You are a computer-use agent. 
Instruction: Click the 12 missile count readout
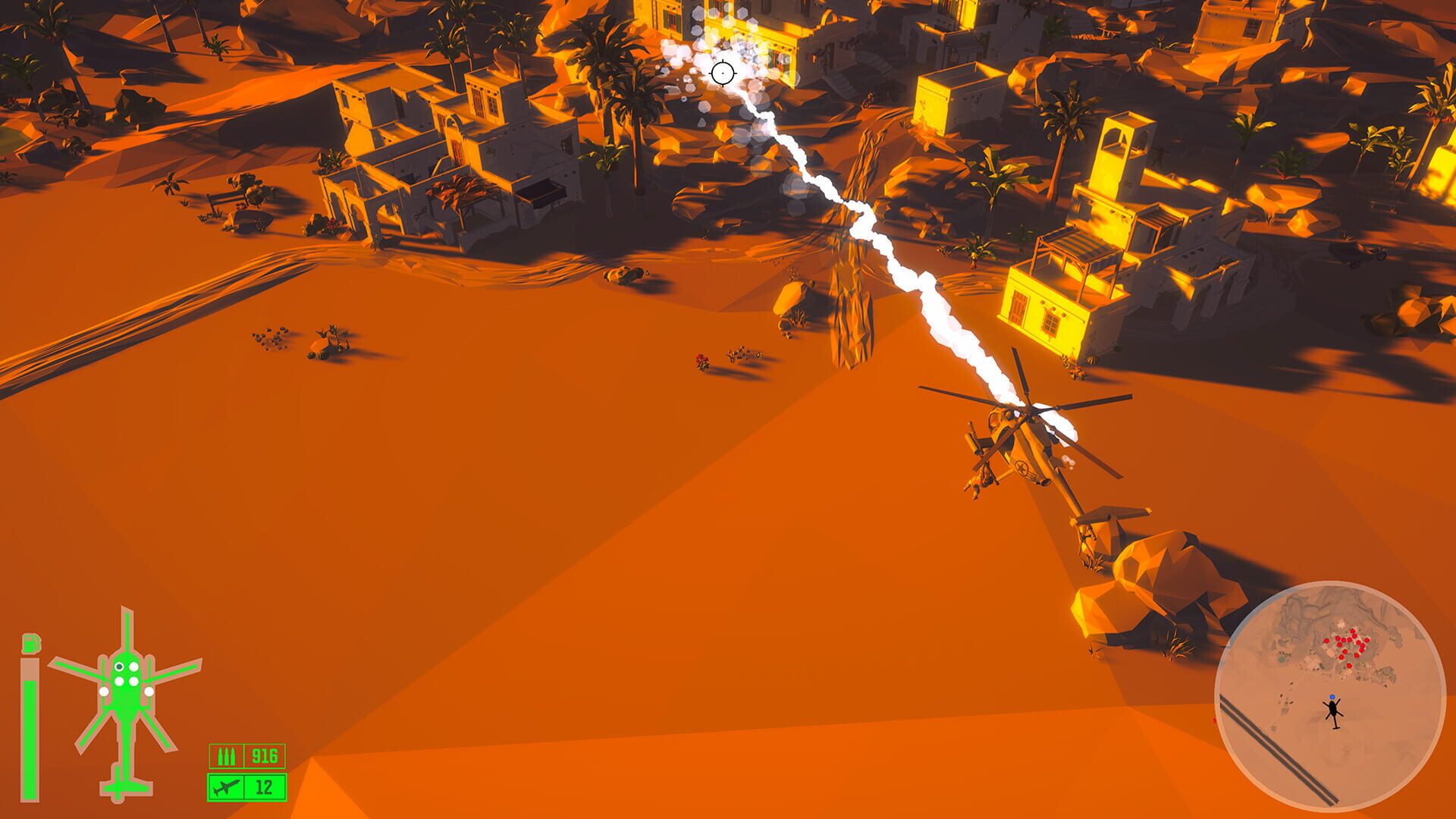tap(265, 786)
